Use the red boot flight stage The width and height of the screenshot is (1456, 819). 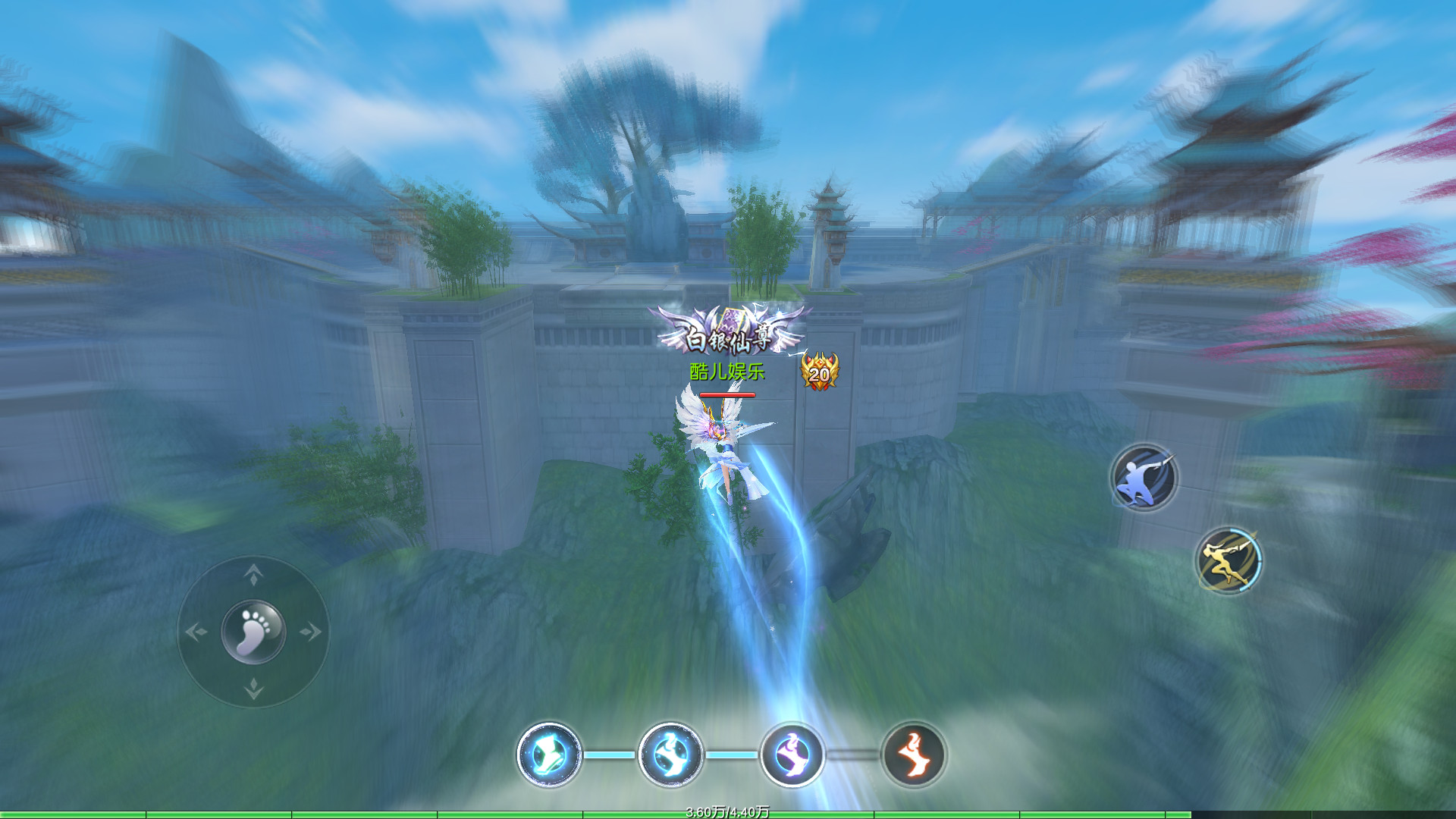pos(914,755)
